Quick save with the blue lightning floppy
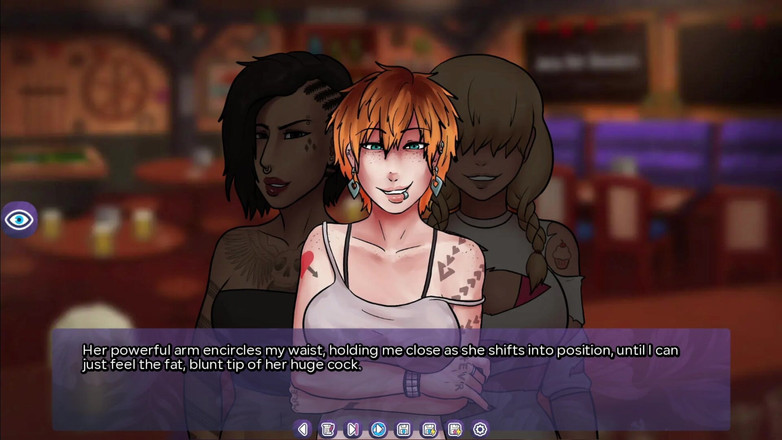782x440 pixels. tap(429, 429)
